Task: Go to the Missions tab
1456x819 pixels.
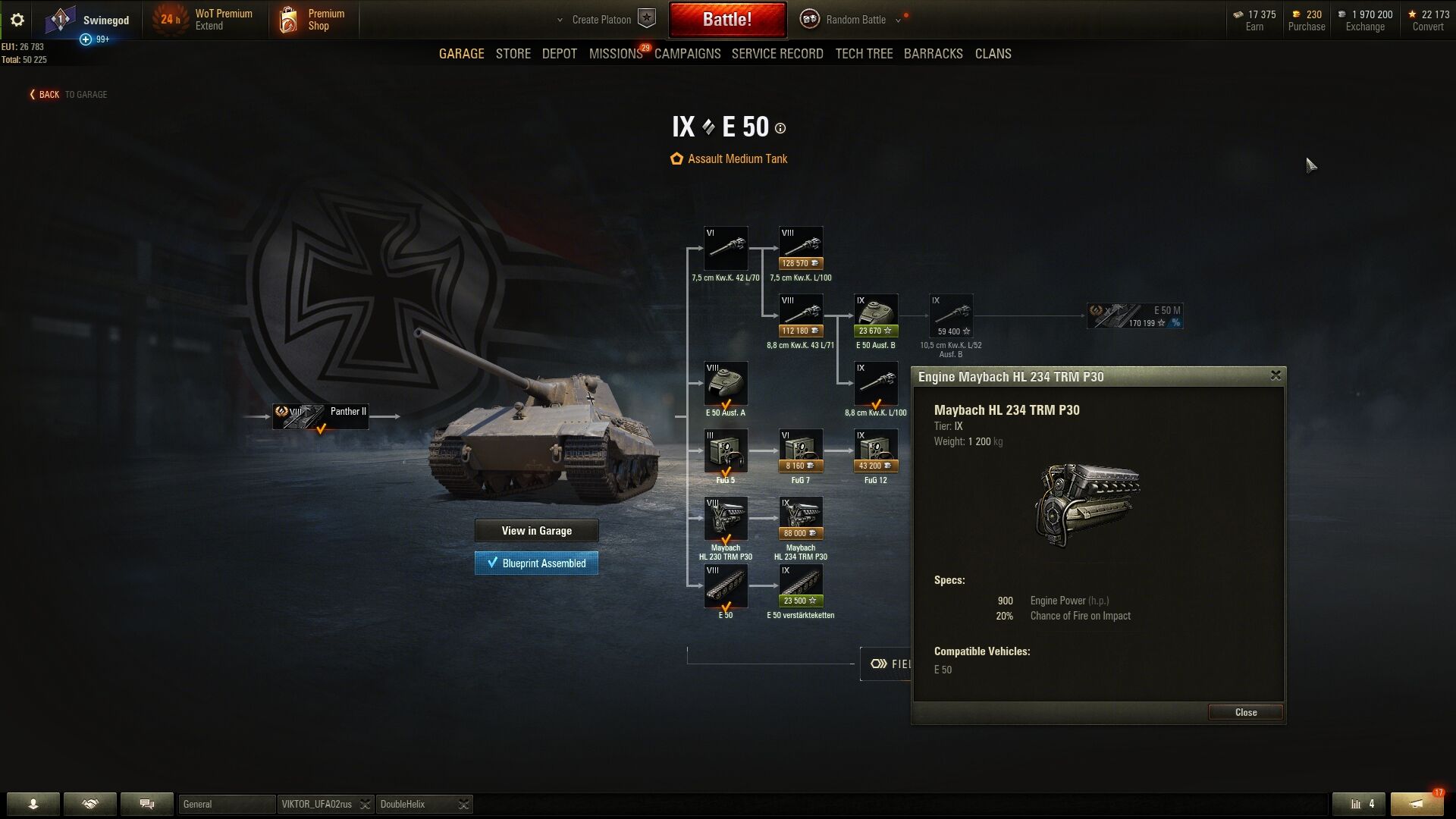Action: pyautogui.click(x=615, y=54)
